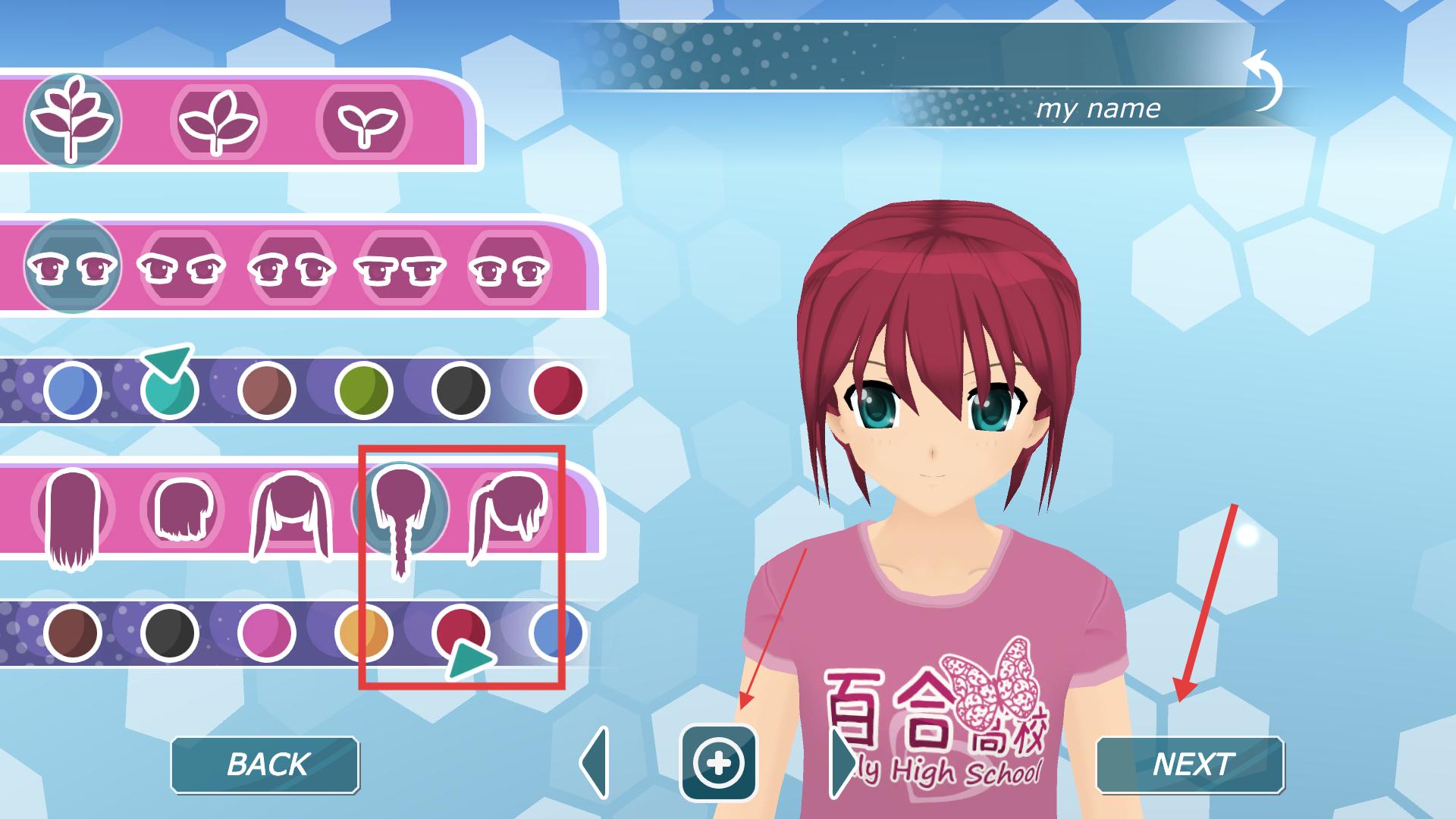The width and height of the screenshot is (1456, 819).
Task: Select the tall three-tier plant icon
Action: pos(72,121)
